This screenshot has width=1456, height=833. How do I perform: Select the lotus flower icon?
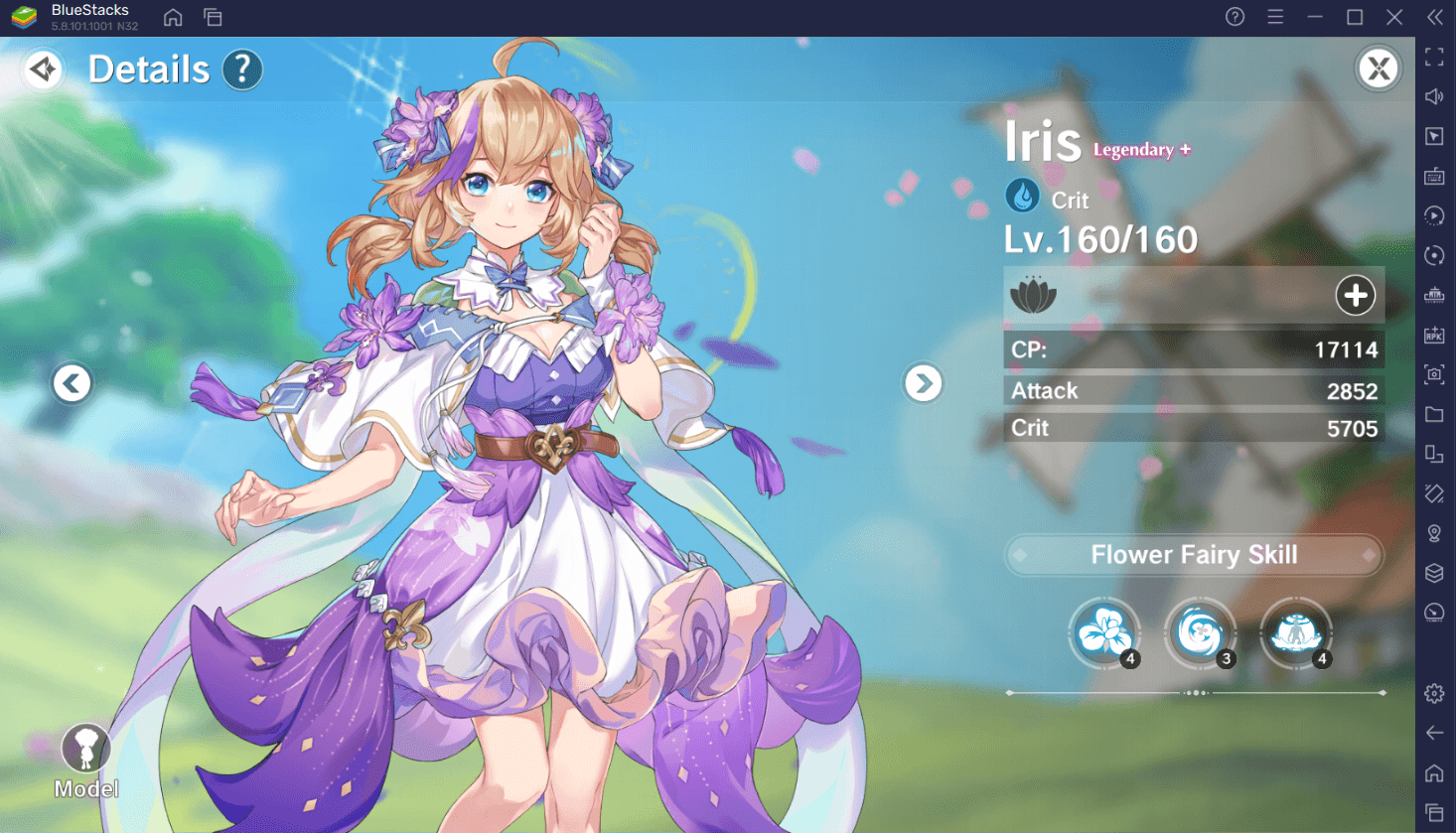1033,295
